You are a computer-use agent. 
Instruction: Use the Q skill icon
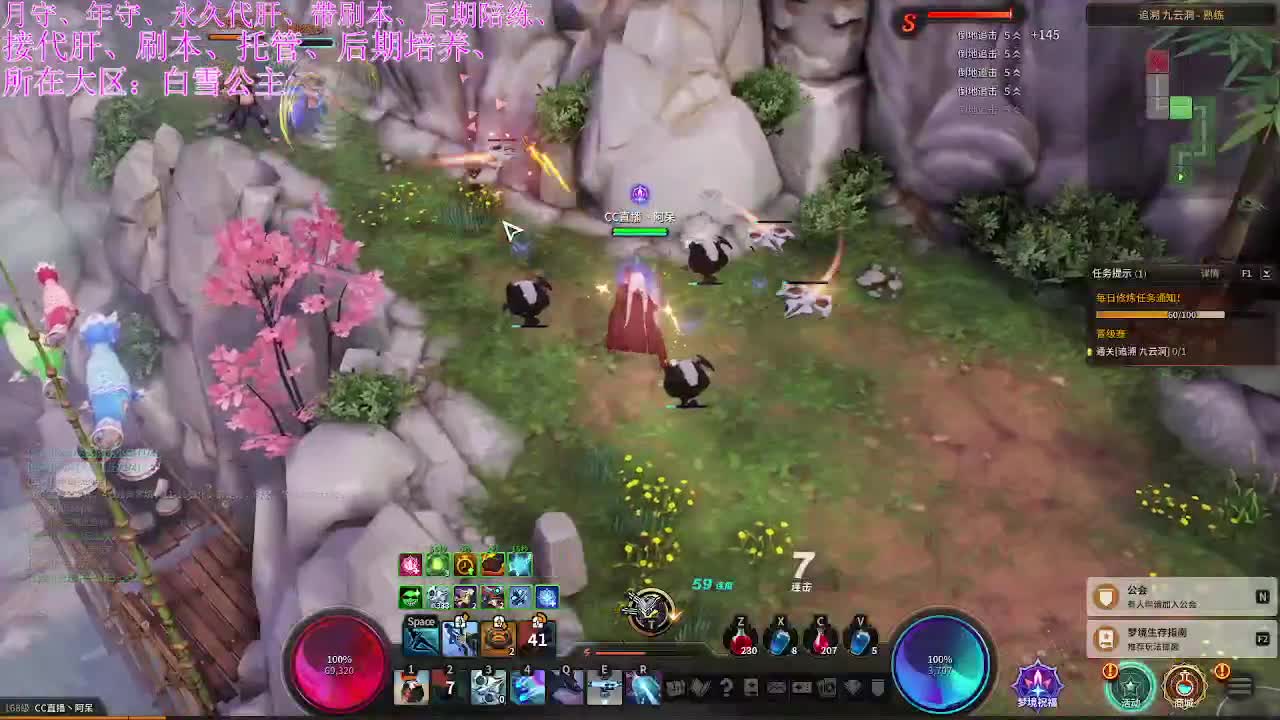[x=566, y=690]
